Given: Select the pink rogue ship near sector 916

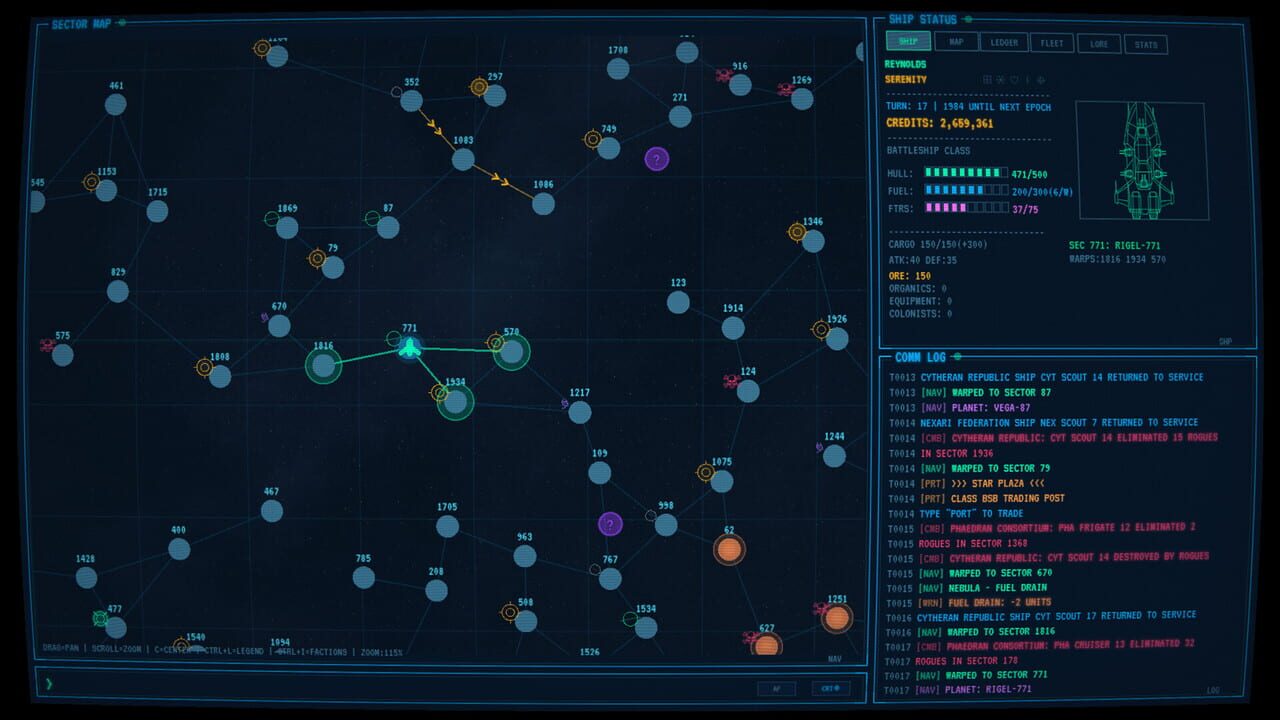Looking at the screenshot, I should point(722,72).
